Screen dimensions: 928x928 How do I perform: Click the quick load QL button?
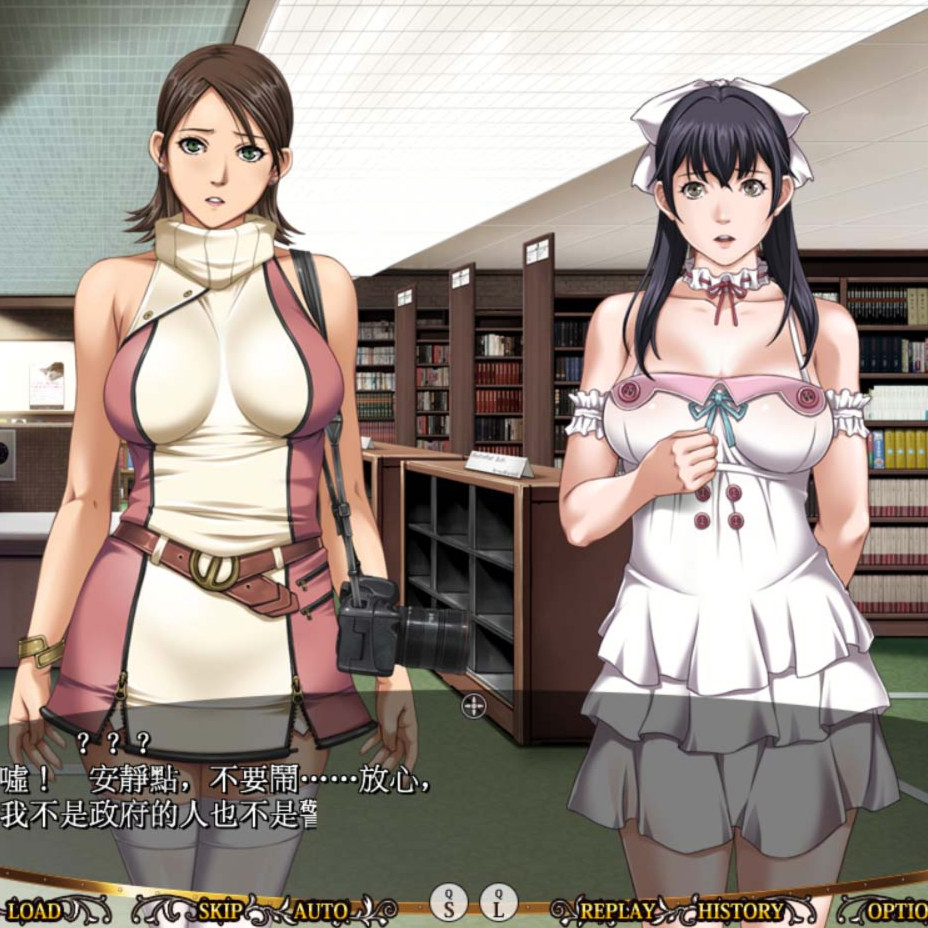pyautogui.click(x=498, y=903)
